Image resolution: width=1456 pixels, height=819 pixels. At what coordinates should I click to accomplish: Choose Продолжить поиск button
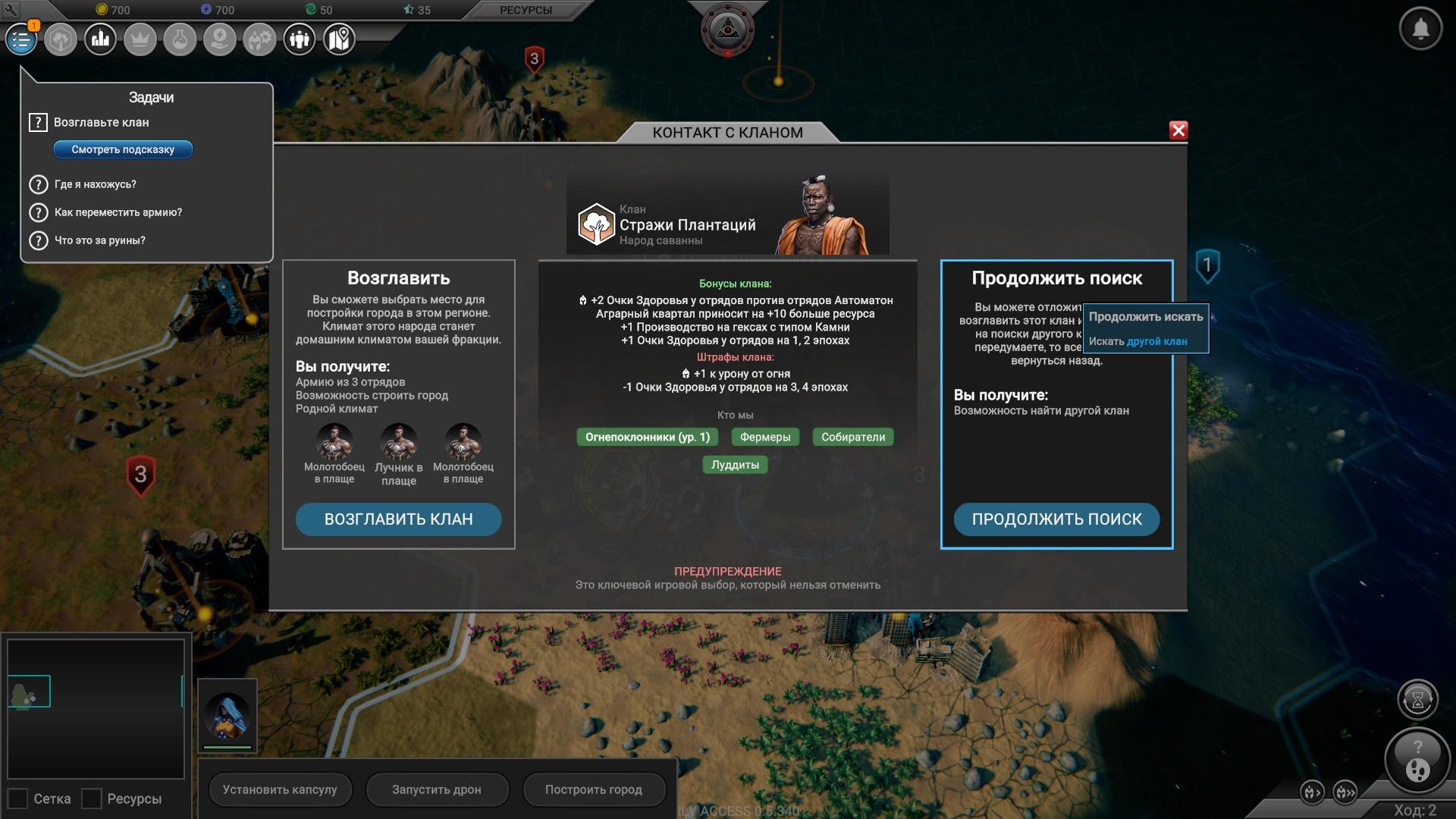click(x=1056, y=519)
